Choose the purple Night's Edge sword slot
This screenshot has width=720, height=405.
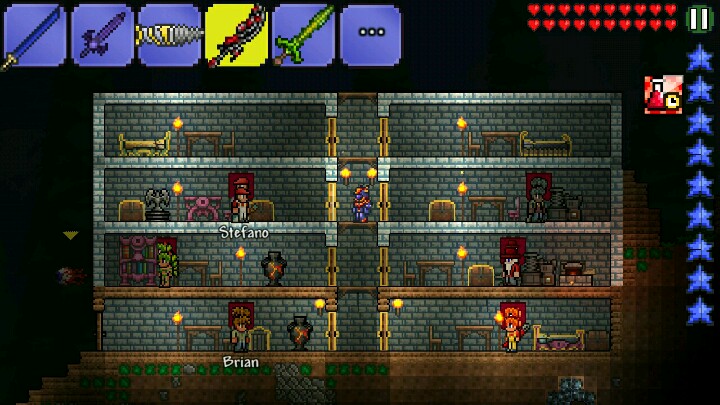(101, 35)
